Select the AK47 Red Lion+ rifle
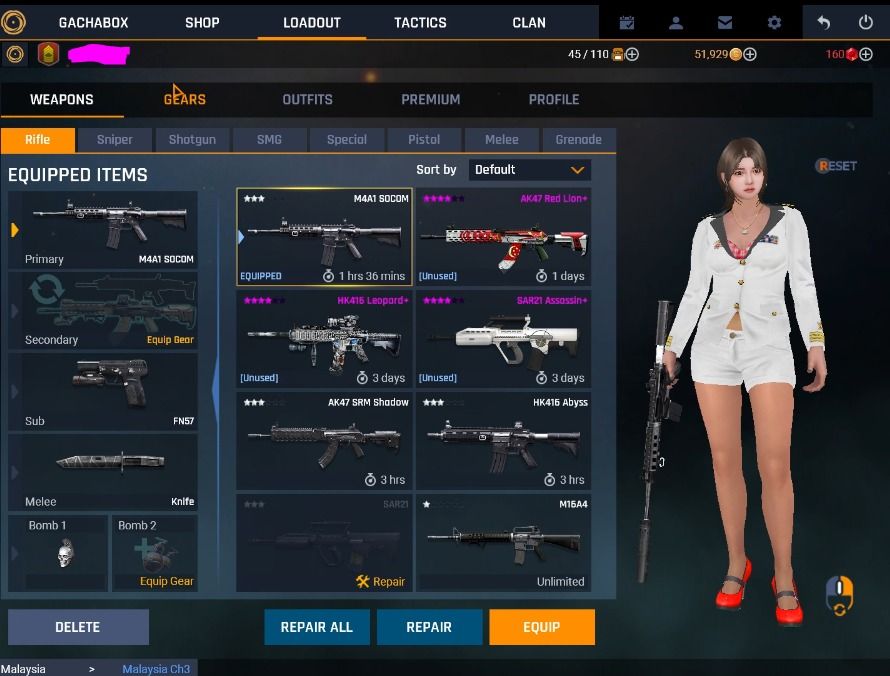The height and width of the screenshot is (676, 890). (503, 237)
